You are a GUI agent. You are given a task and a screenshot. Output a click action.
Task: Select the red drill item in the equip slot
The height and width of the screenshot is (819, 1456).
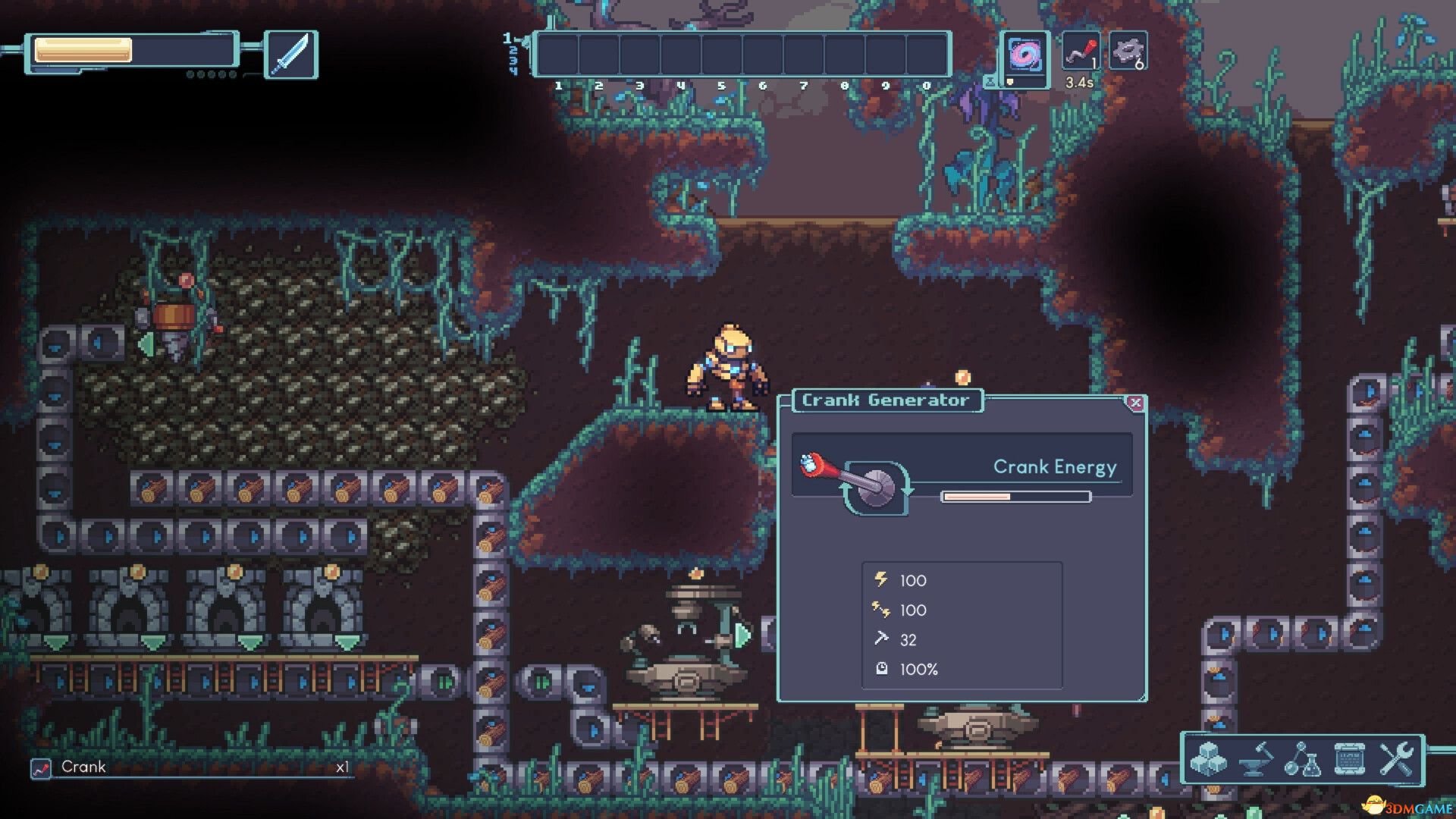(1081, 52)
